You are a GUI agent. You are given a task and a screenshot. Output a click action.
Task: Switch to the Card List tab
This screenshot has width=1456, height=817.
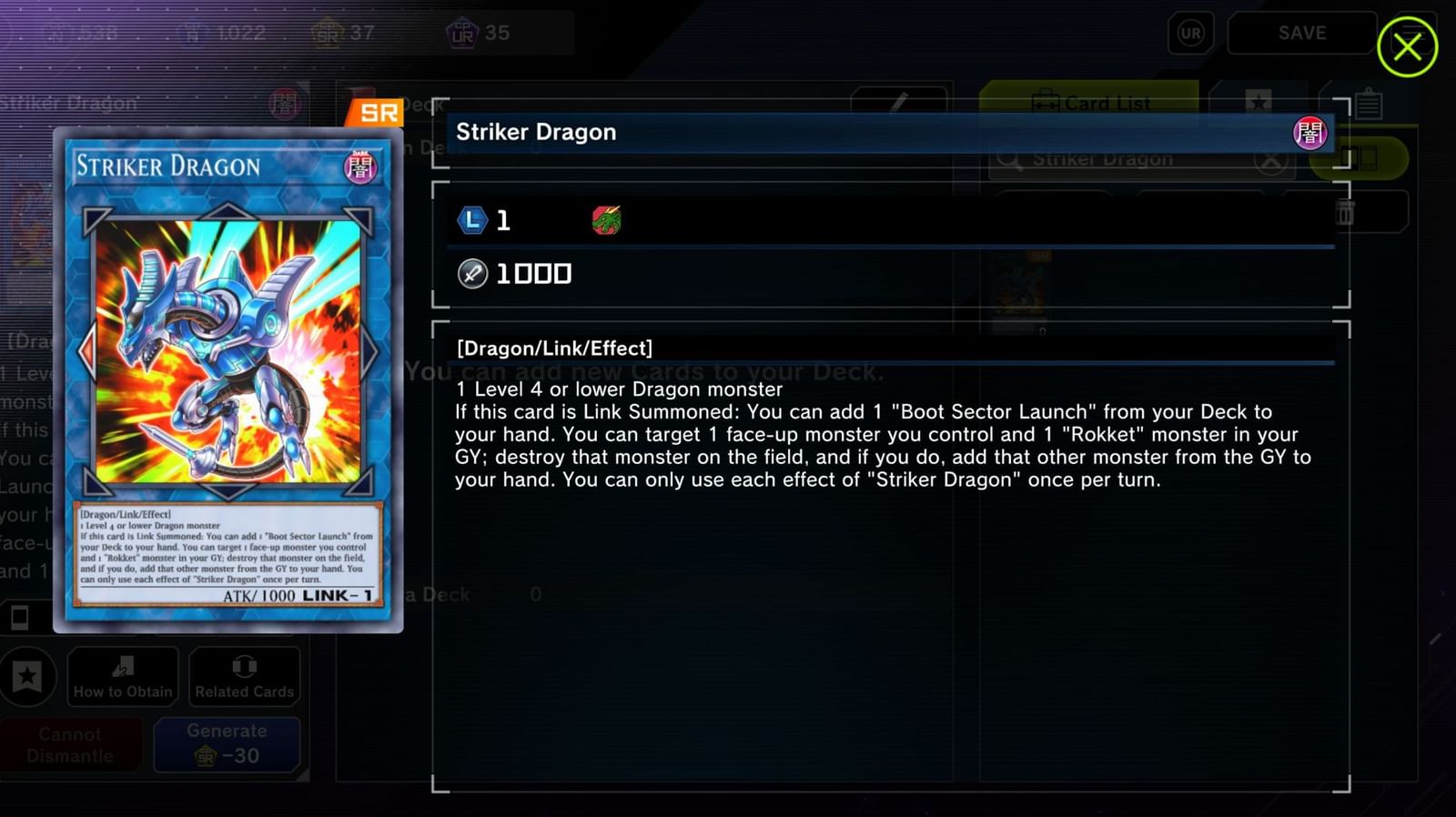[1092, 103]
